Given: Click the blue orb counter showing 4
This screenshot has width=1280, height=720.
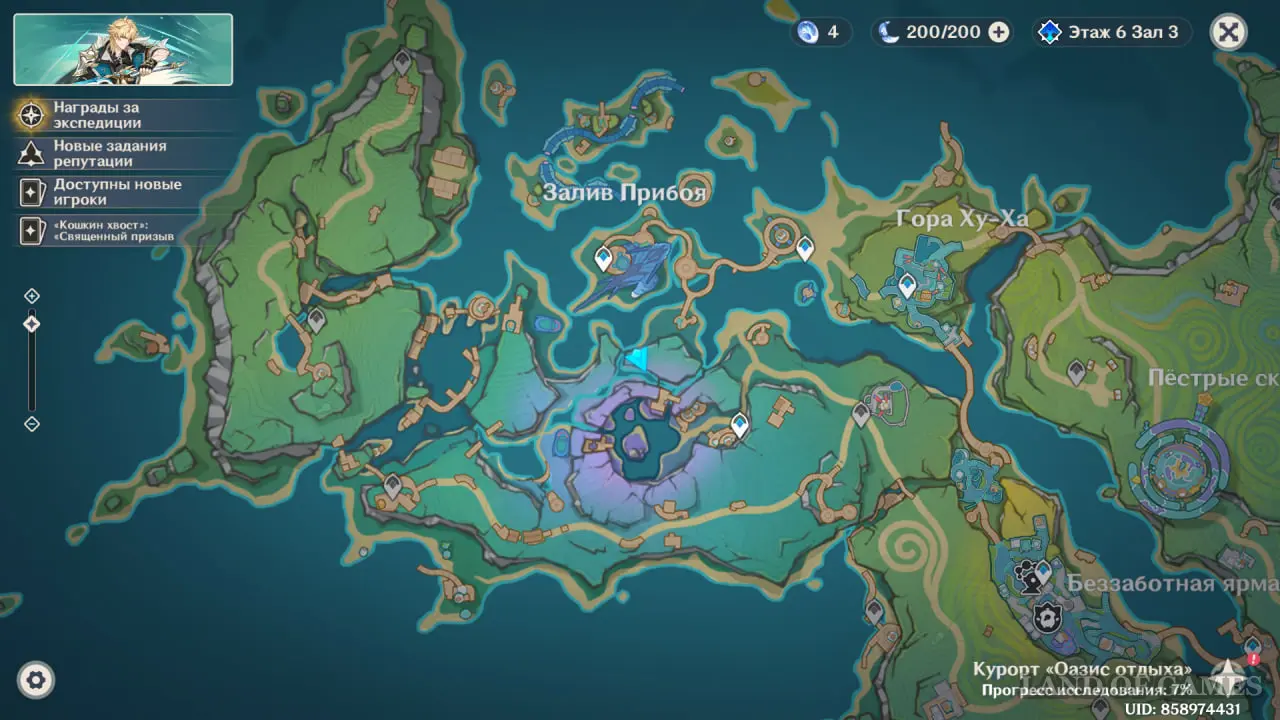Looking at the screenshot, I should point(820,32).
